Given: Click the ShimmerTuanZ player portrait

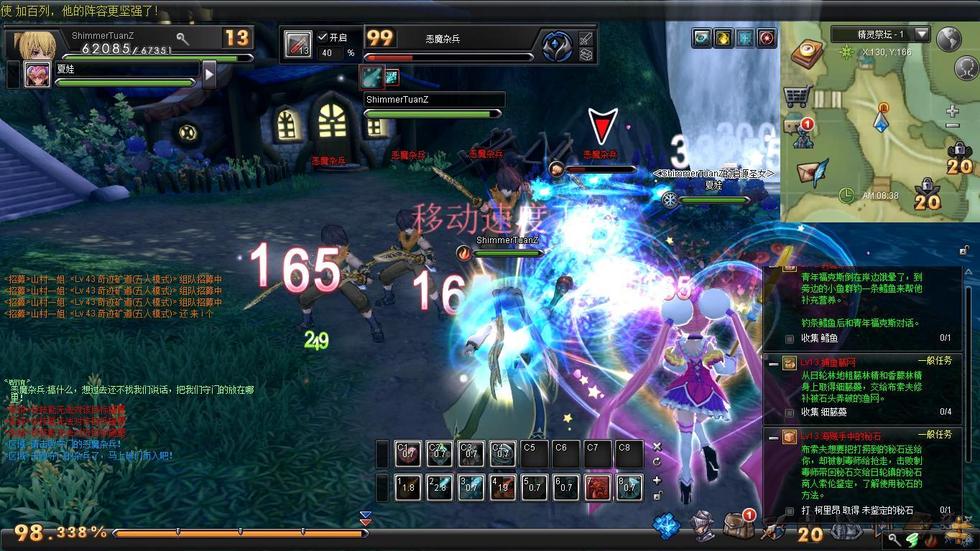Looking at the screenshot, I should pos(30,44).
